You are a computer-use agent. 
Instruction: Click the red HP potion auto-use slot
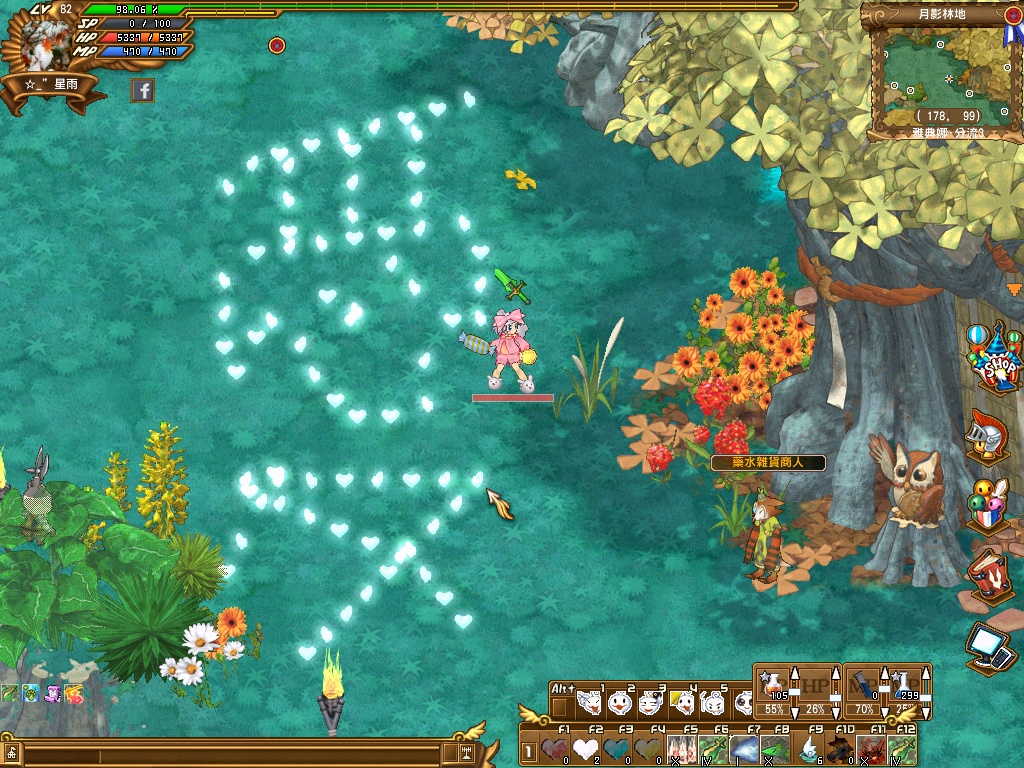773,688
